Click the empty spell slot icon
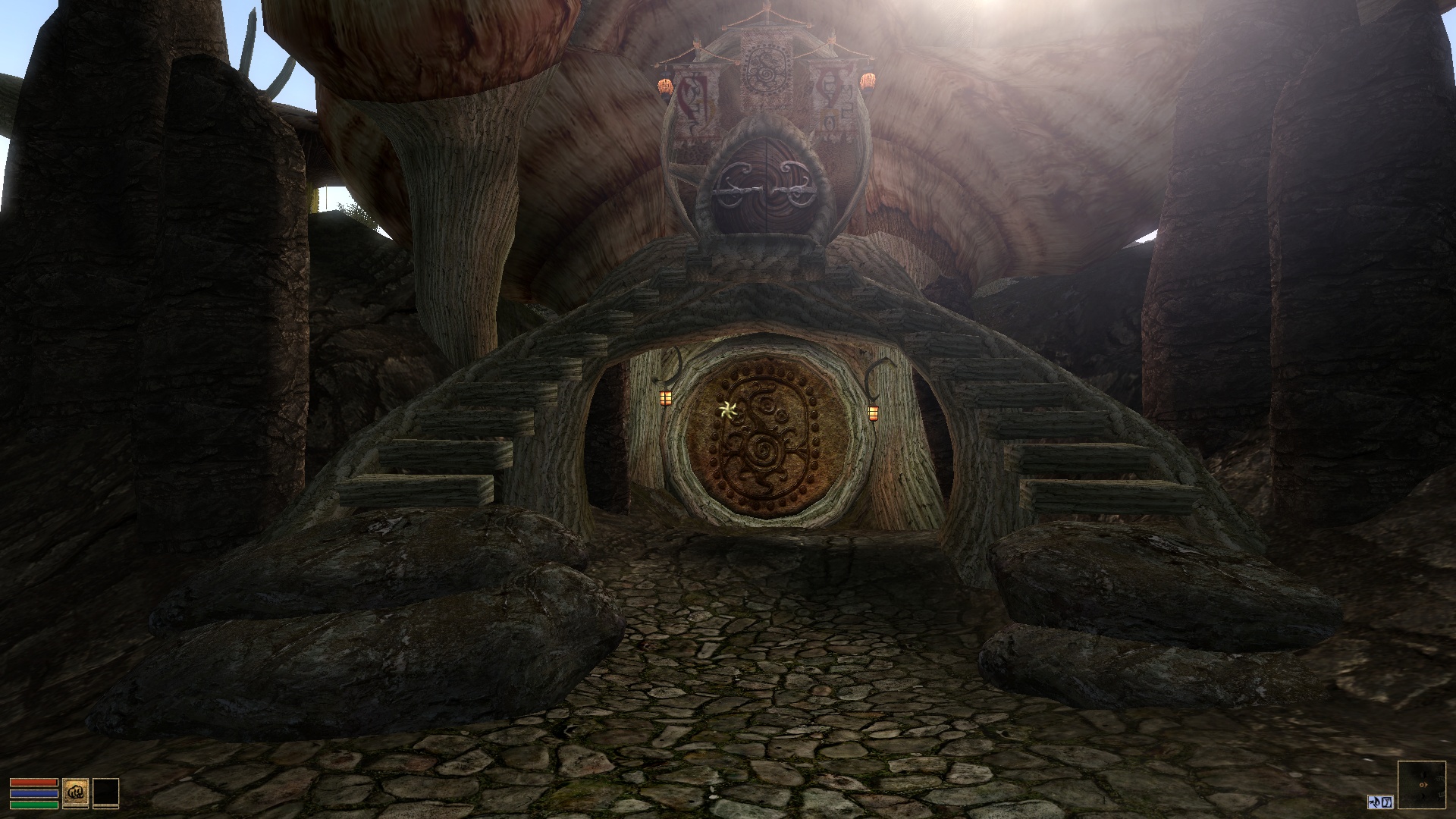1456x819 pixels. 106,792
